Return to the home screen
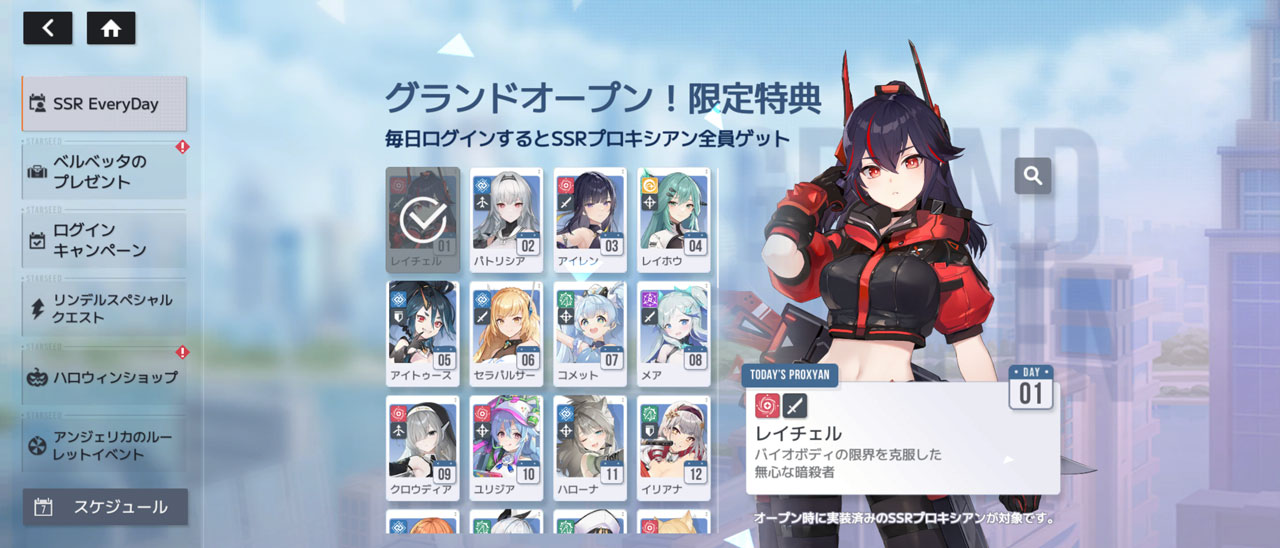This screenshot has width=1280, height=548. (x=111, y=28)
